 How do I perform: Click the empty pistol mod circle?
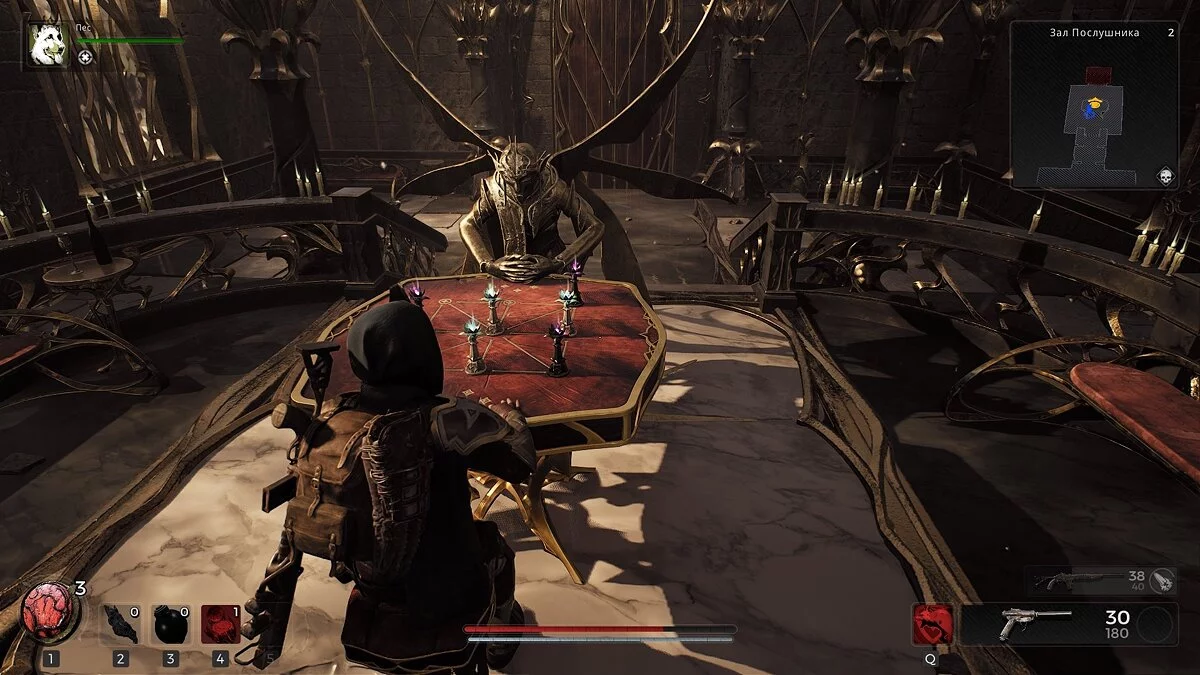(1156, 625)
